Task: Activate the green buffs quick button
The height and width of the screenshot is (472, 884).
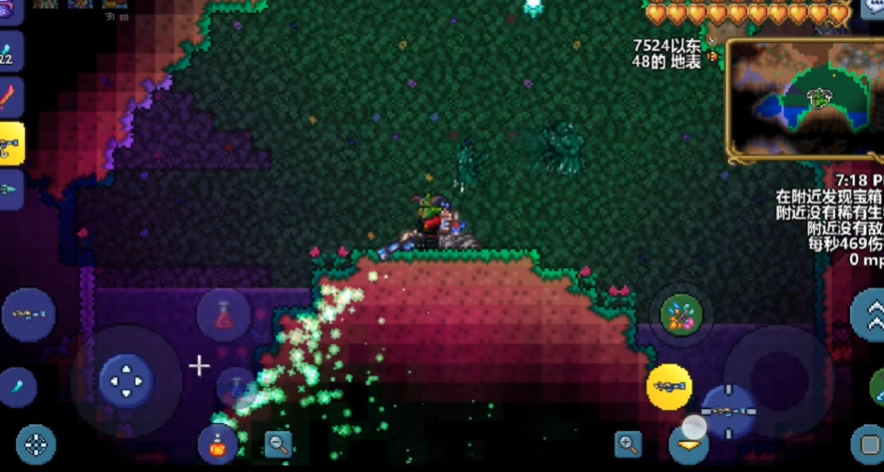Action: (x=681, y=315)
